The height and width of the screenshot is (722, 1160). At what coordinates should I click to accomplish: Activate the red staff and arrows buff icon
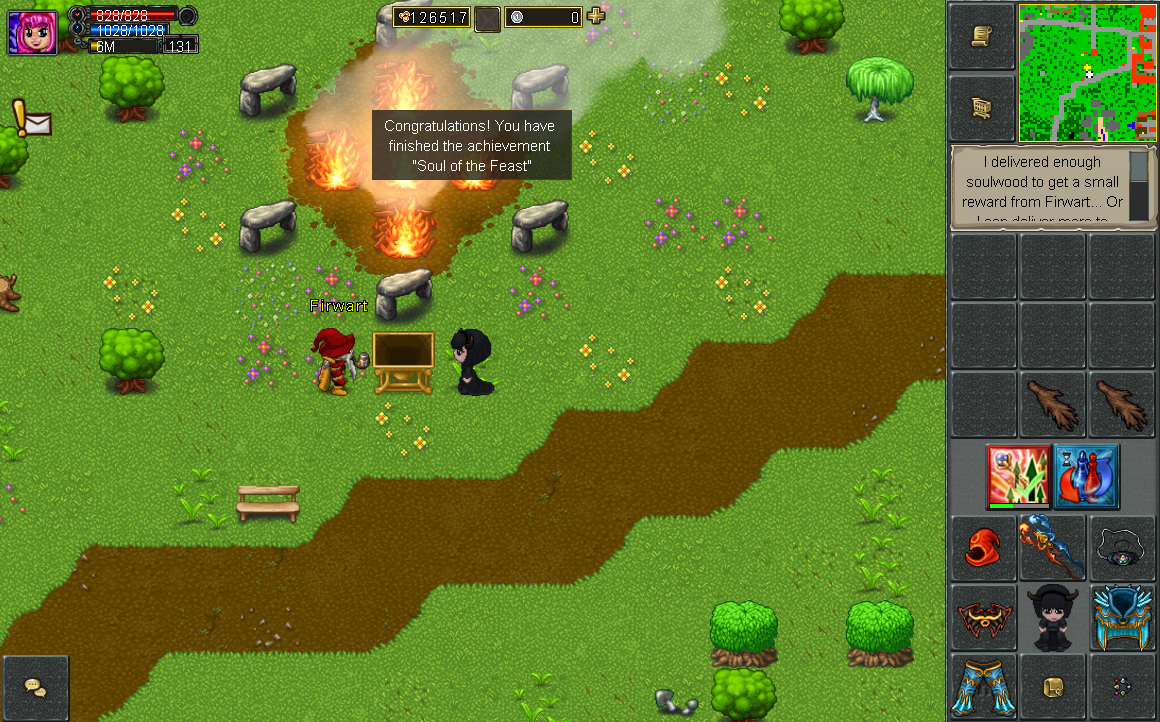1018,477
